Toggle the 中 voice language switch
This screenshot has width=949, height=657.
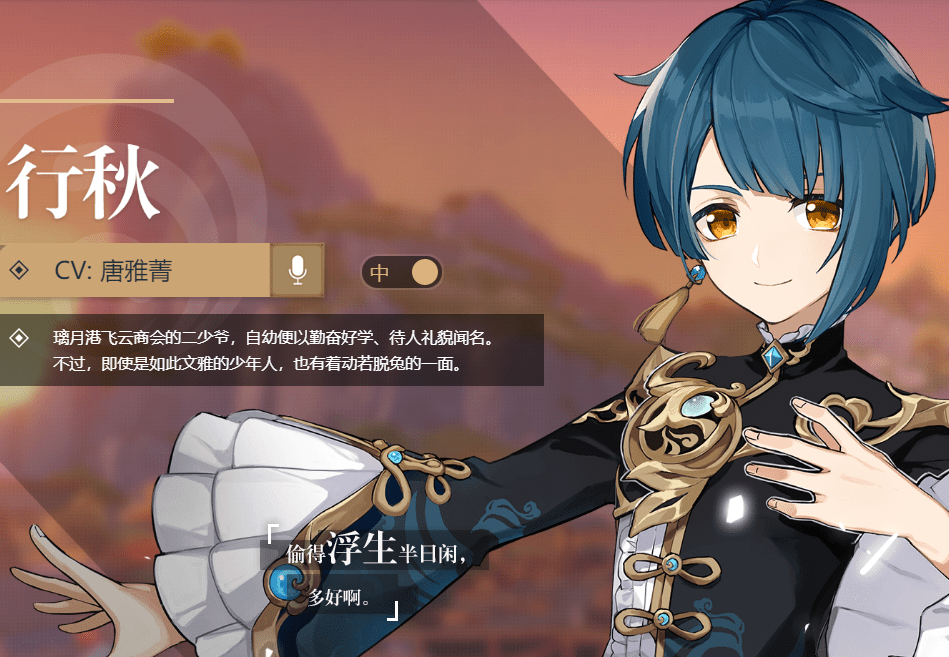401,272
